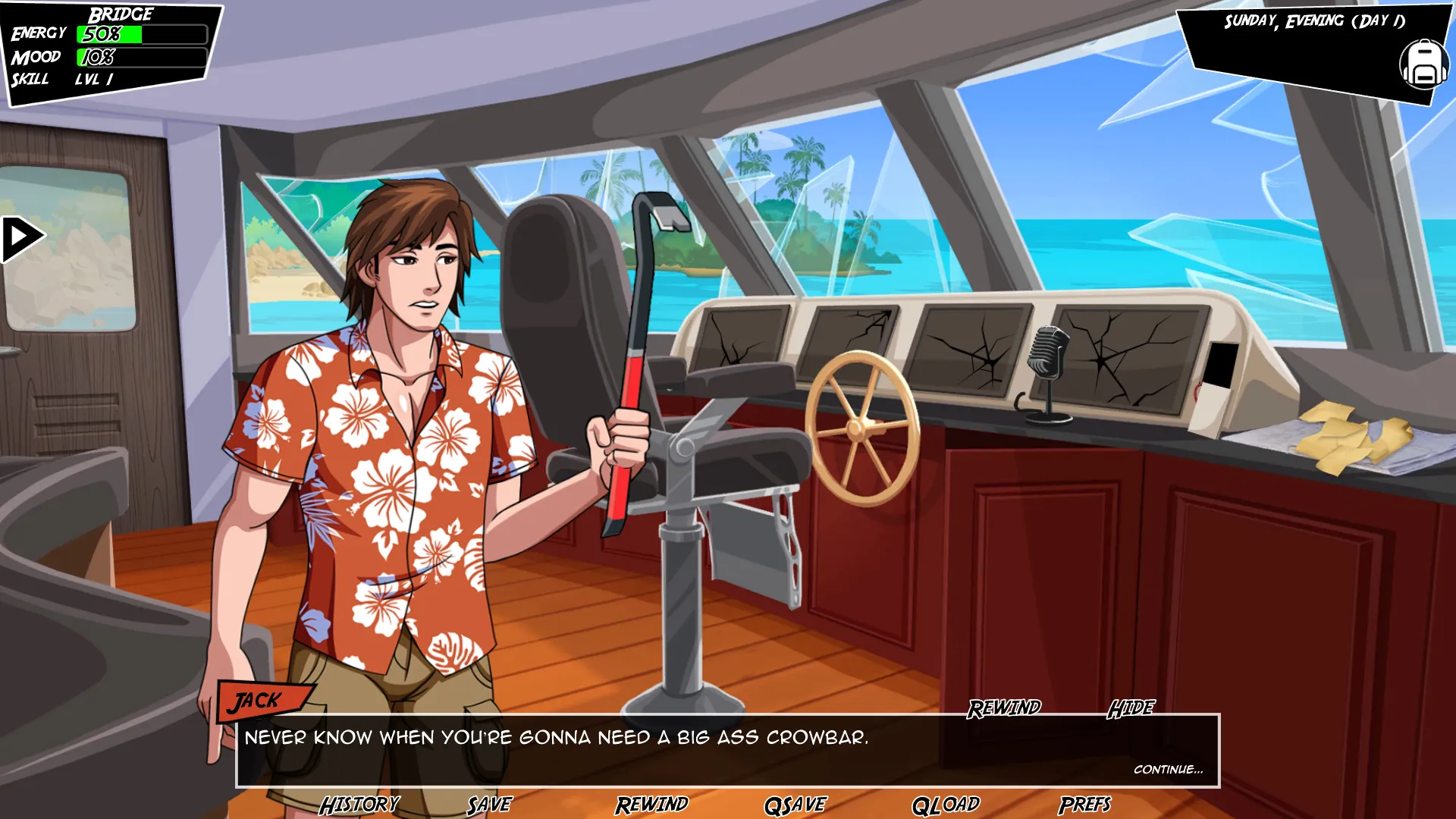The width and height of the screenshot is (1456, 819).
Task: Open the dialogue History
Action: [359, 805]
